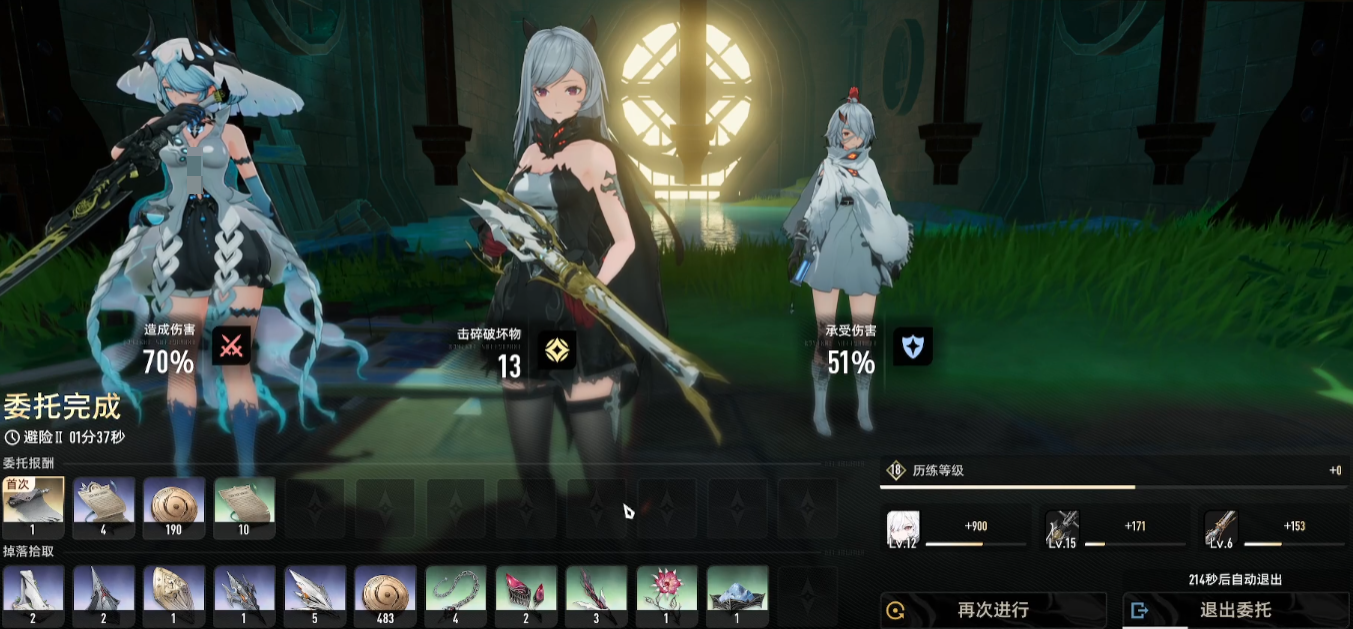Choose the green document reward with count 10
Screen dimensions: 1353x629
(244, 506)
